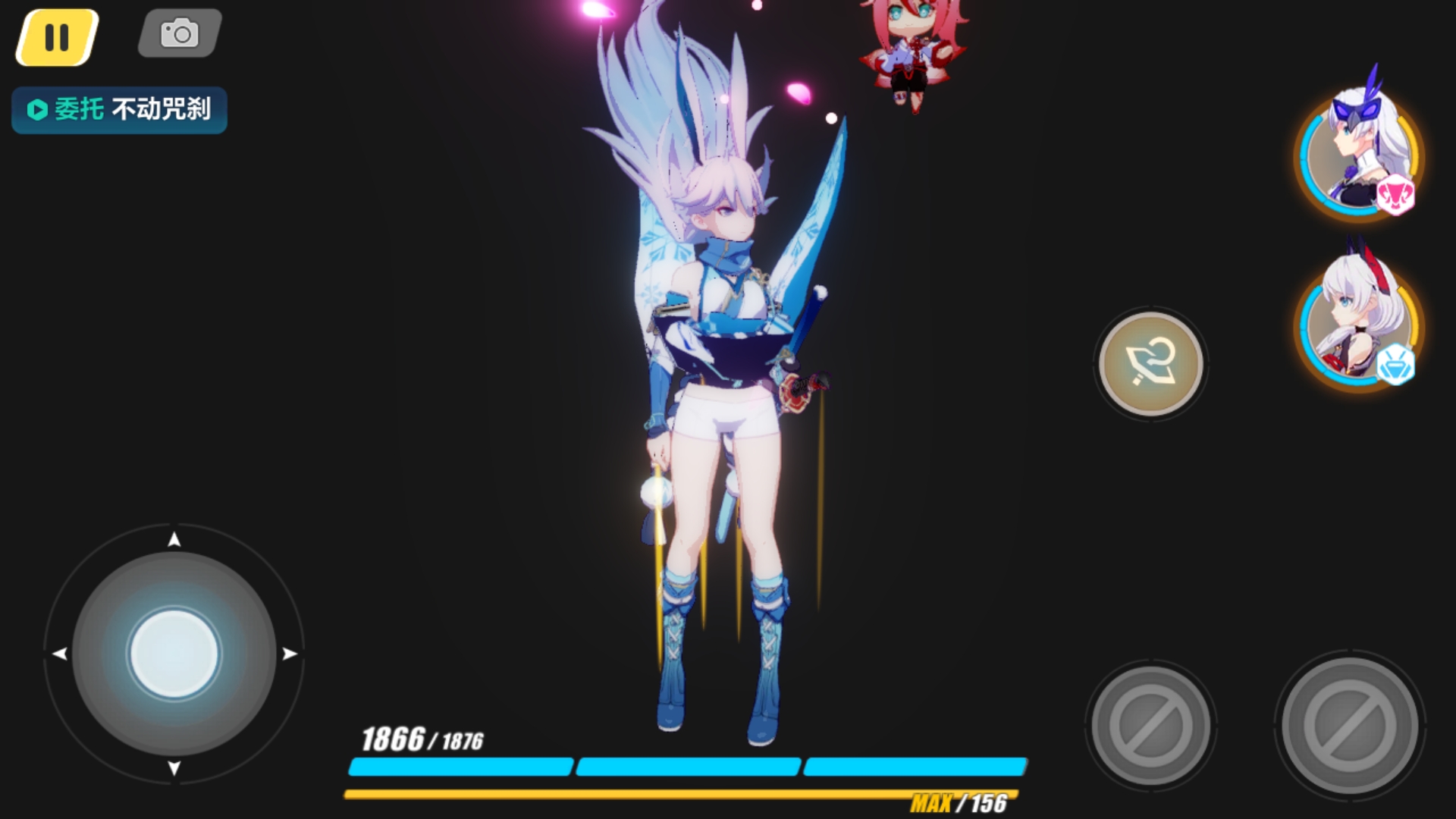
Task: Open photo mode via the camera icon
Action: (x=178, y=32)
